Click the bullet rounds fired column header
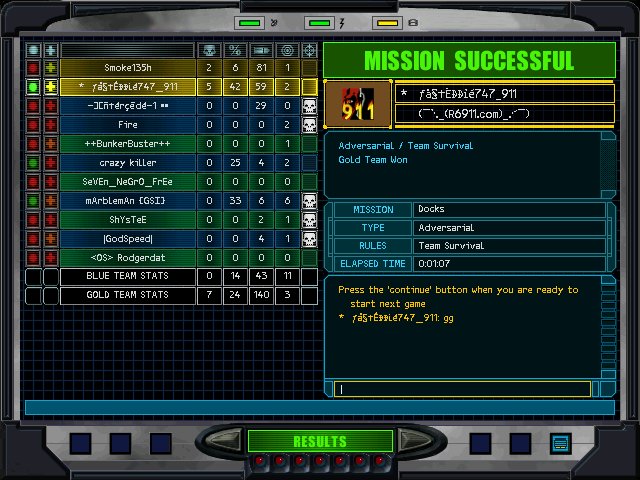This screenshot has width=640, height=480. (x=261, y=50)
